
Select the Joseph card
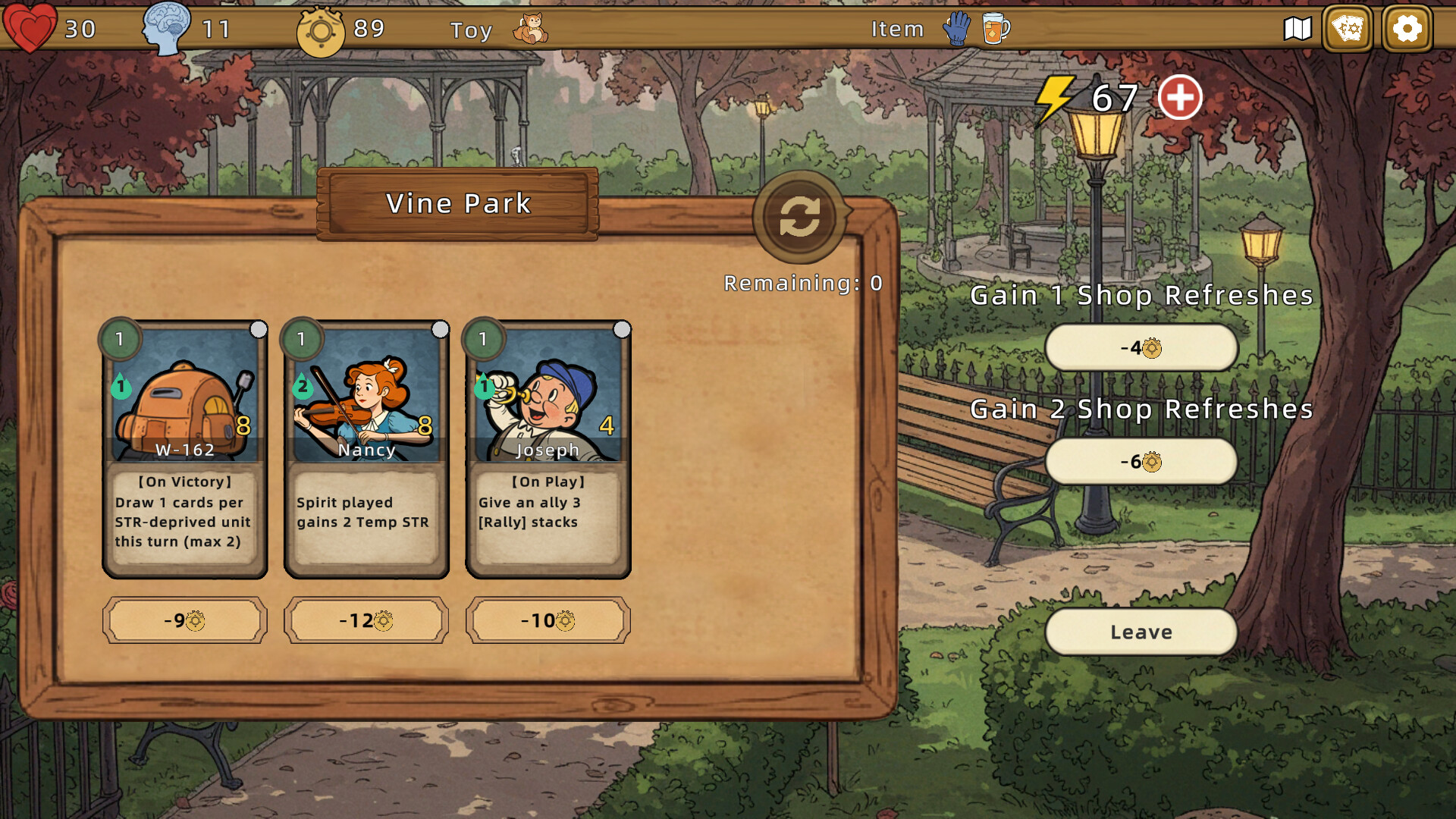tap(548, 447)
